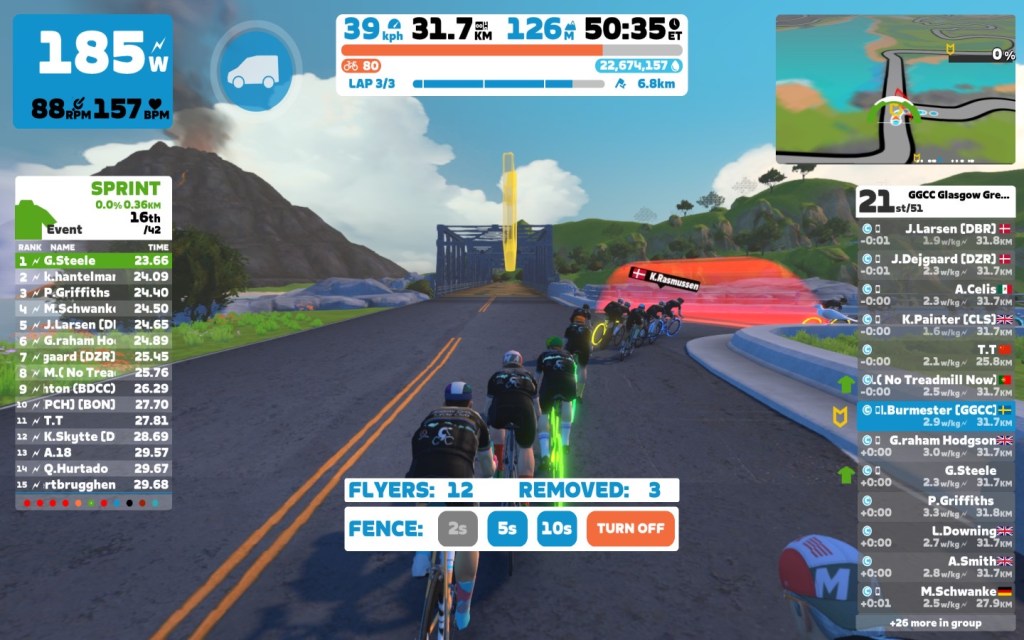The width and height of the screenshot is (1024, 640).
Task: Select M.Schwanke in nearby riders list
Action: pos(936,597)
